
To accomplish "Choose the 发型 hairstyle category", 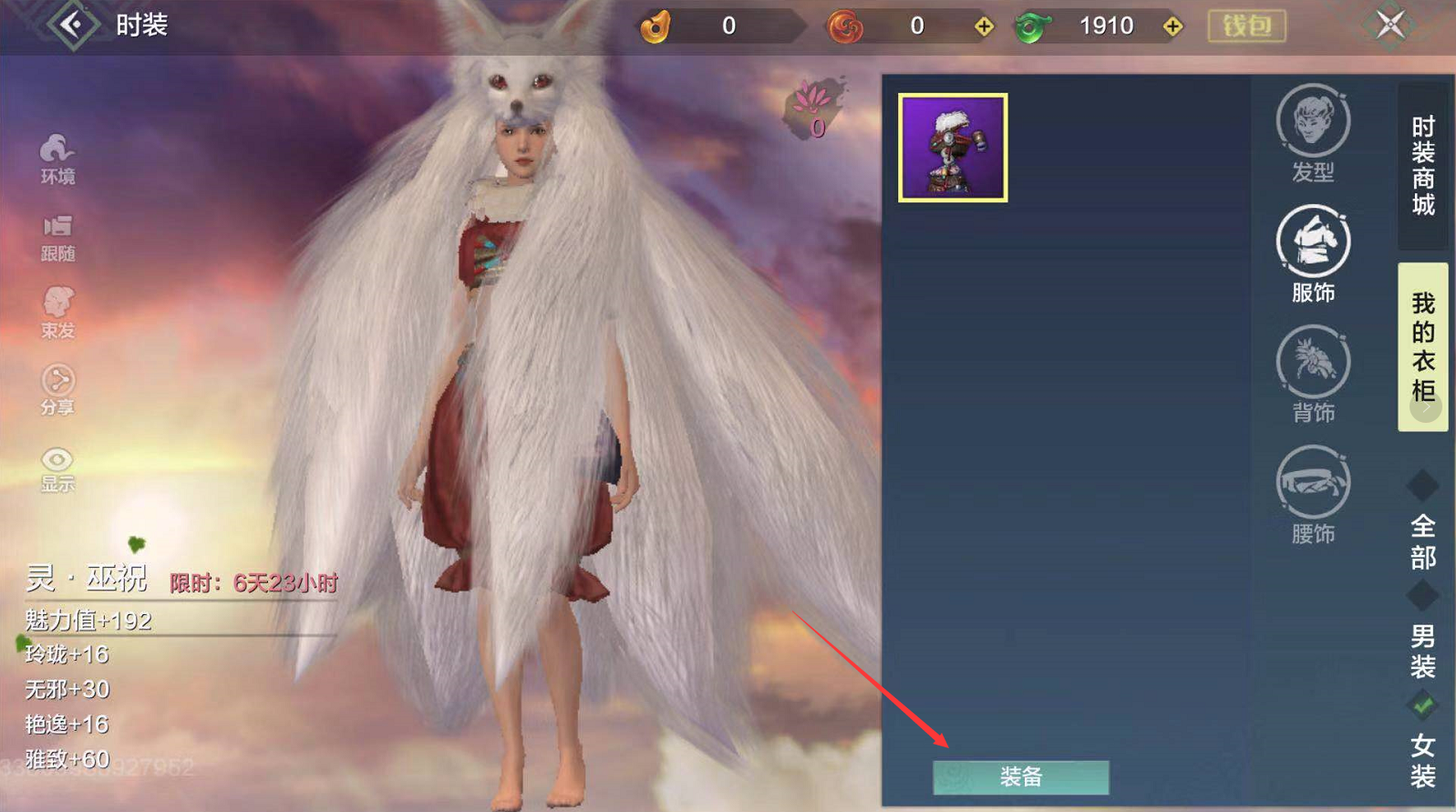I will tap(1313, 133).
